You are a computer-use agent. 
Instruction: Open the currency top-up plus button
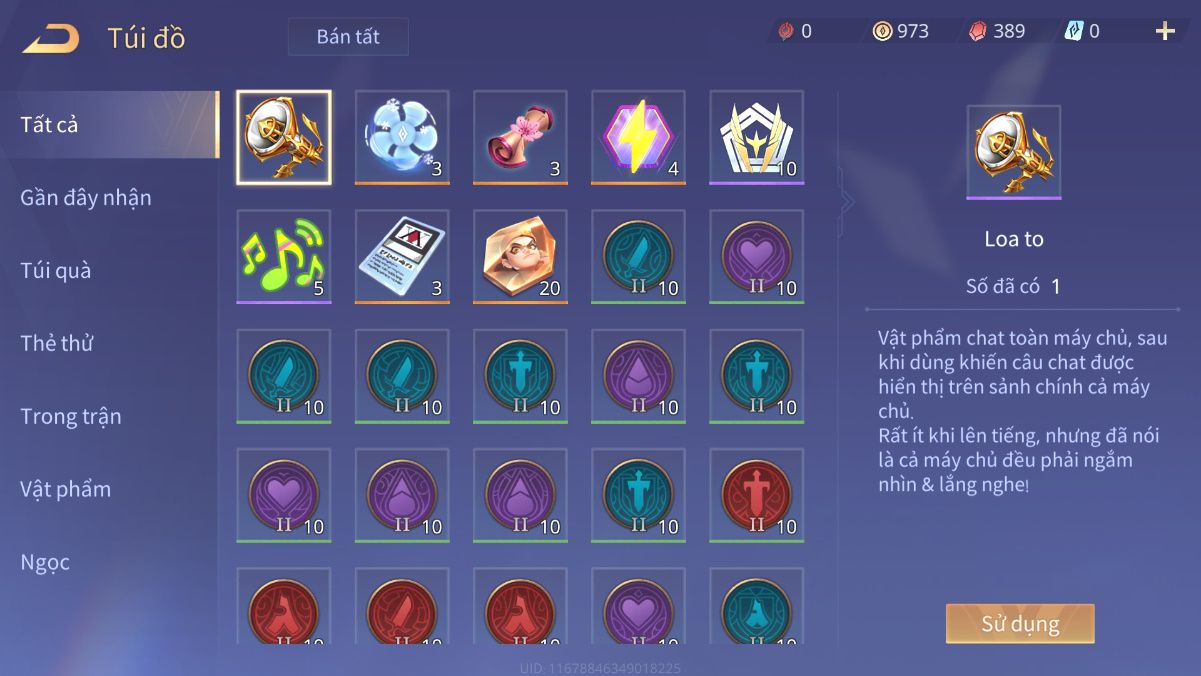coord(1165,31)
